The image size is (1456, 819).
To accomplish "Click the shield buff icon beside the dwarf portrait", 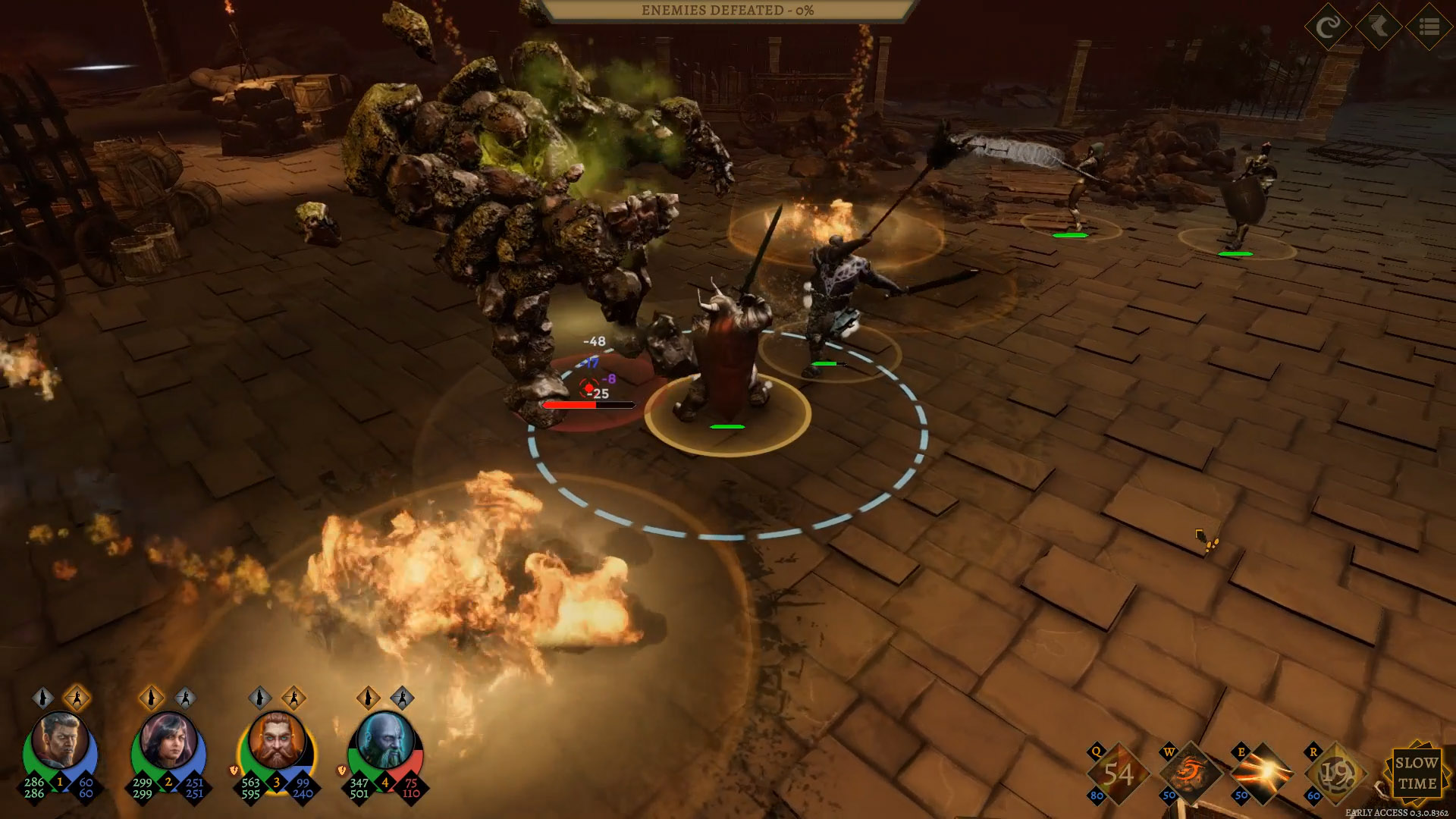I will tap(234, 770).
